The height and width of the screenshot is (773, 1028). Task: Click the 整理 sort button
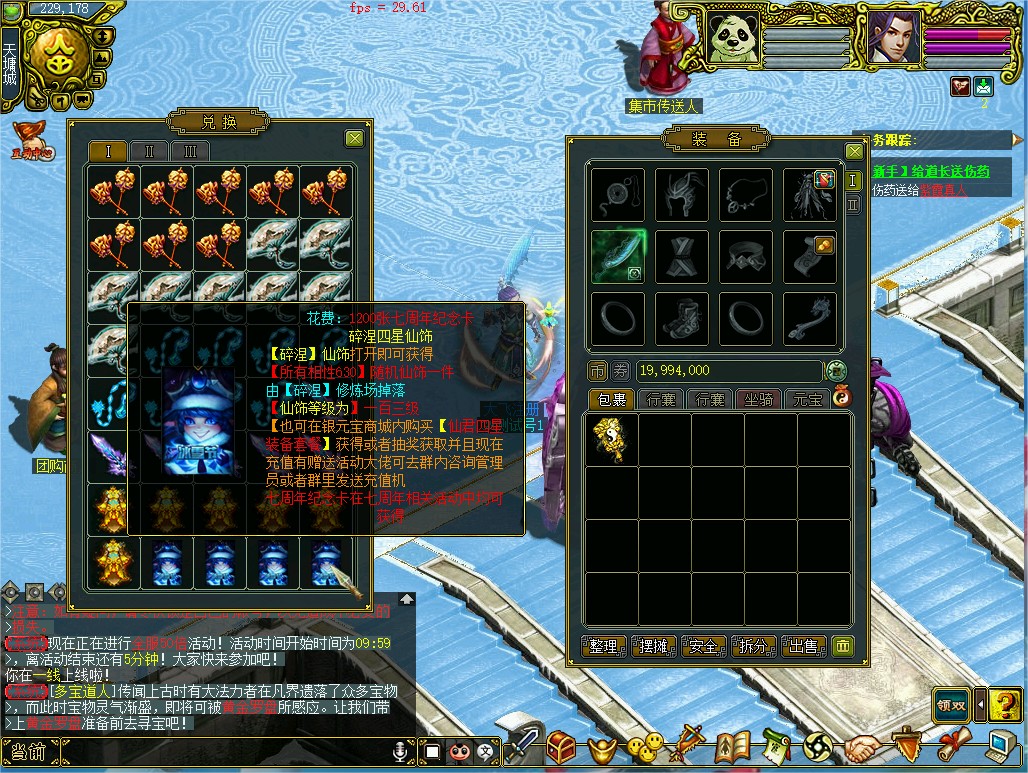(603, 646)
